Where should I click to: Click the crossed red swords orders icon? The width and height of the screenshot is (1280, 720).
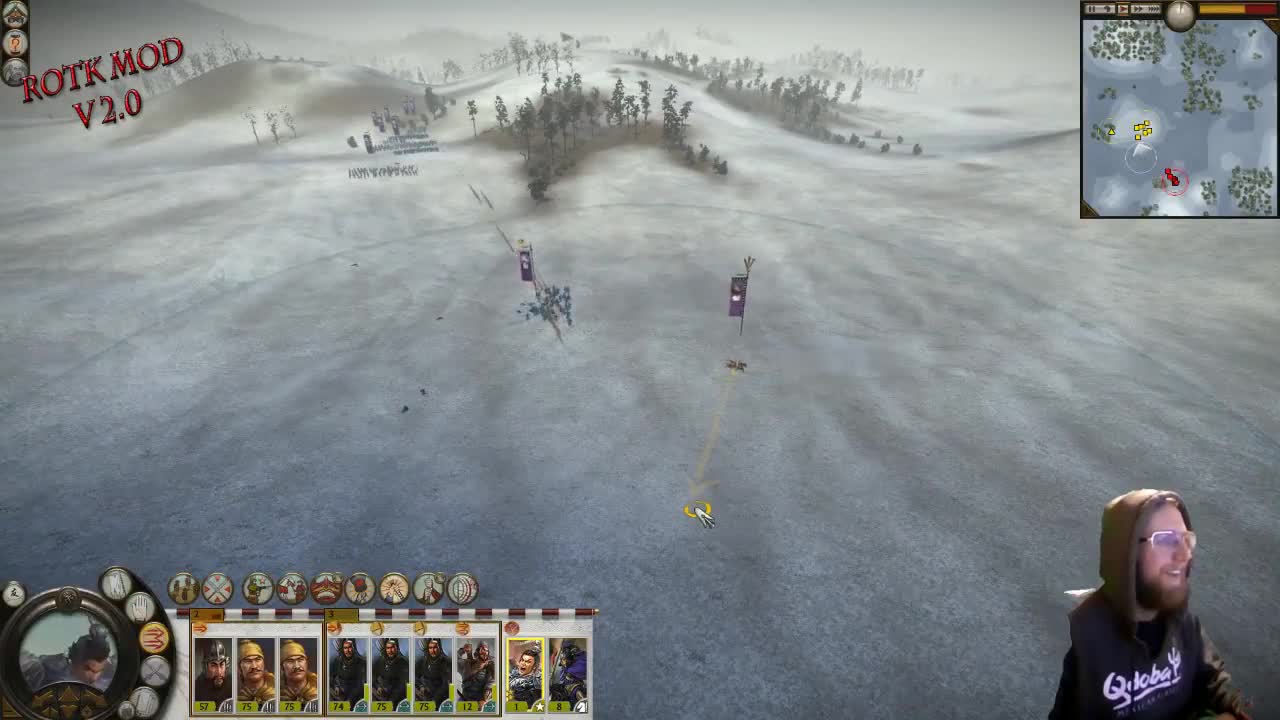[218, 588]
